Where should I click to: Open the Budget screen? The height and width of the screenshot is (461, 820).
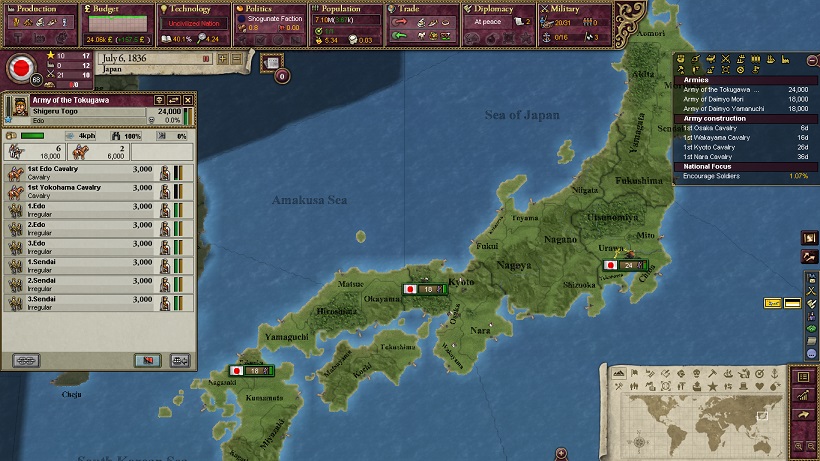tap(115, 9)
